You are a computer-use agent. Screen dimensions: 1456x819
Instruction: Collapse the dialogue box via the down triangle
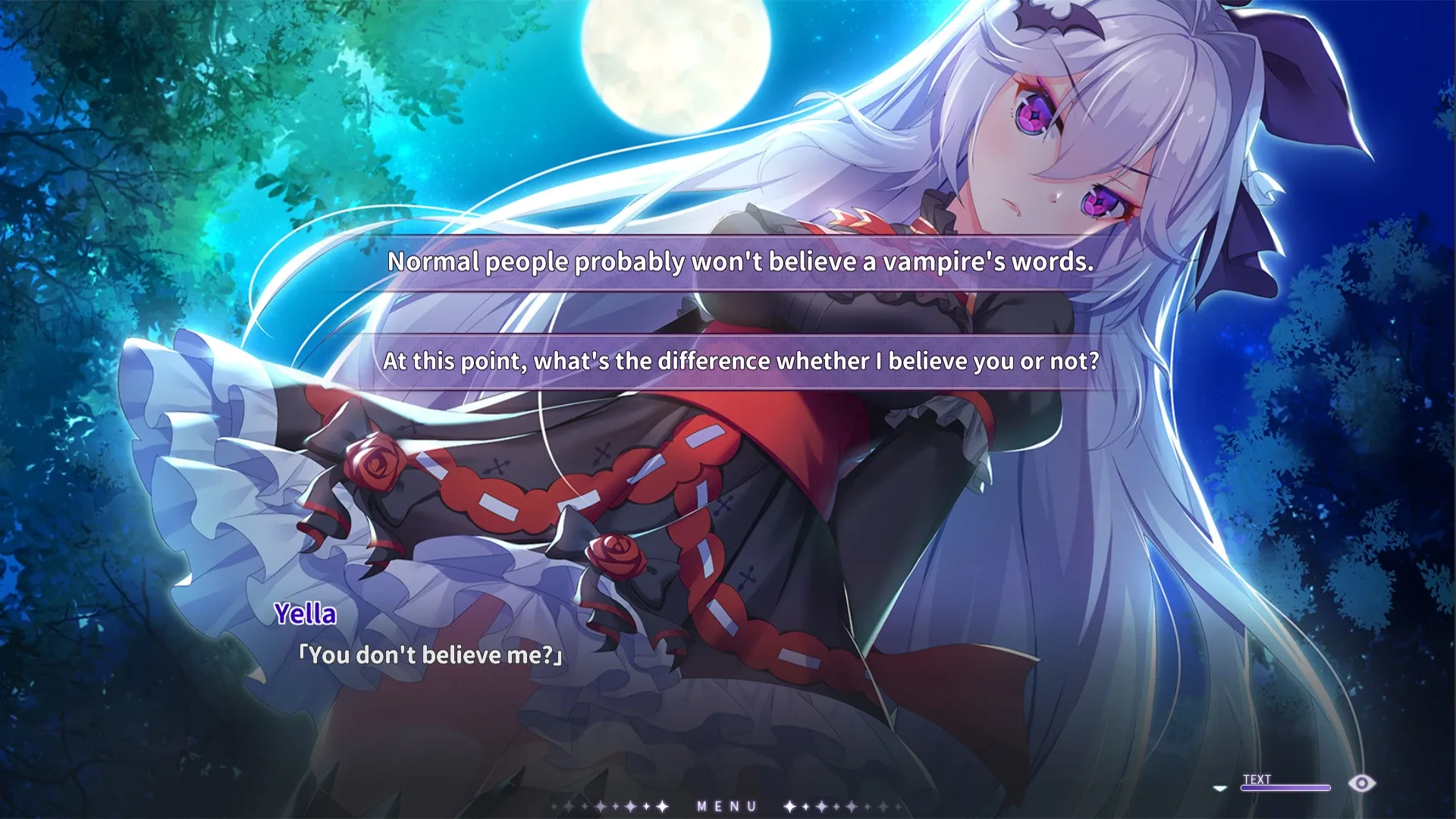(1219, 788)
